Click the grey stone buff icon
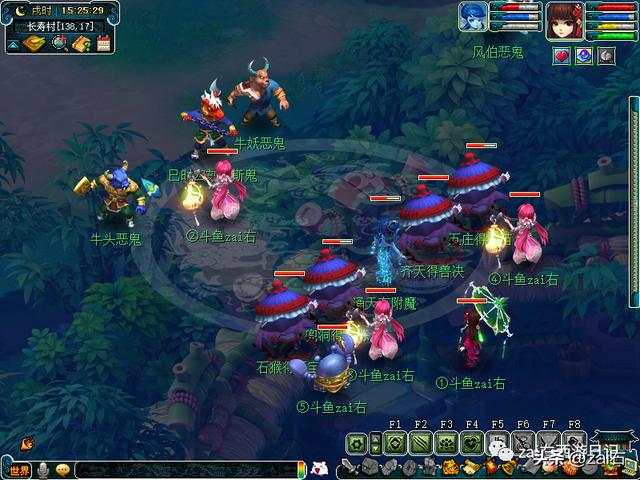 click(604, 56)
